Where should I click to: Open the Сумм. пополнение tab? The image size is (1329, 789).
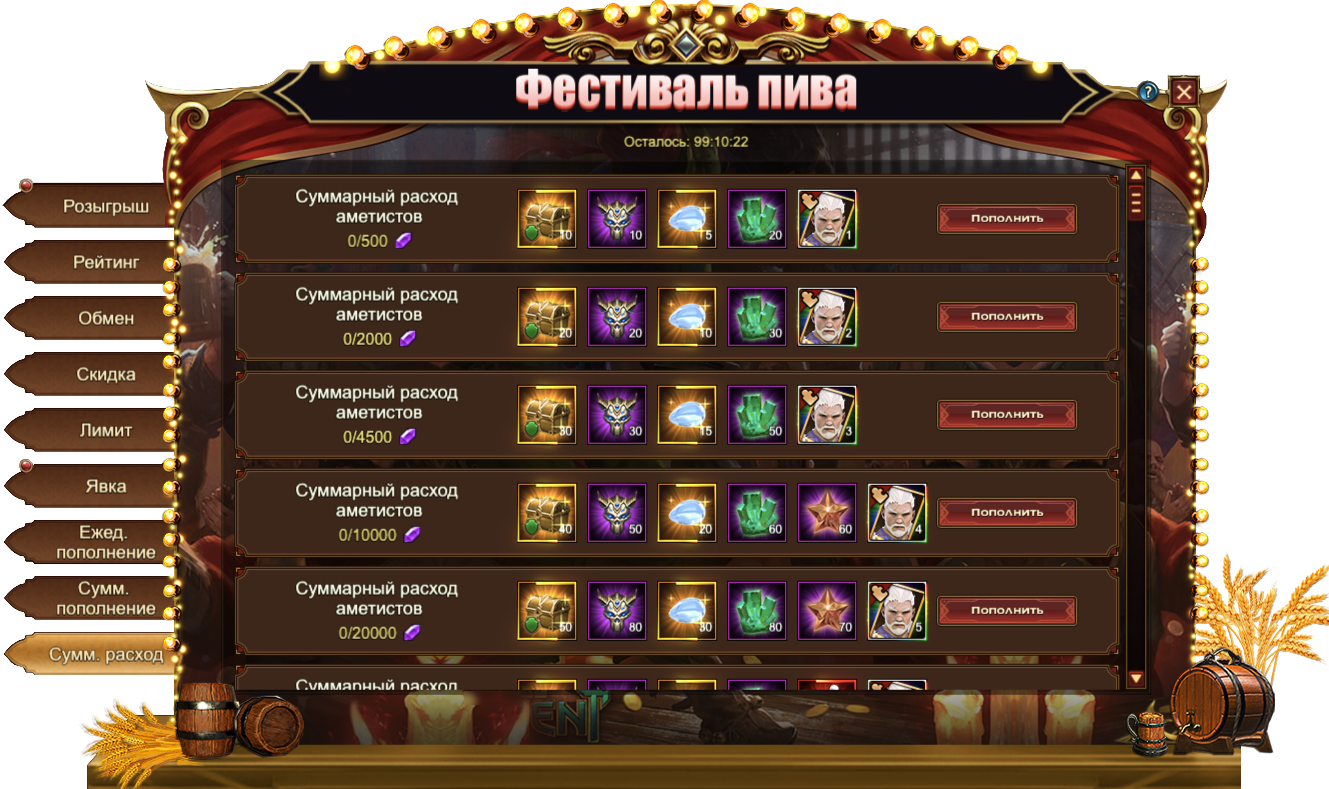[x=105, y=598]
